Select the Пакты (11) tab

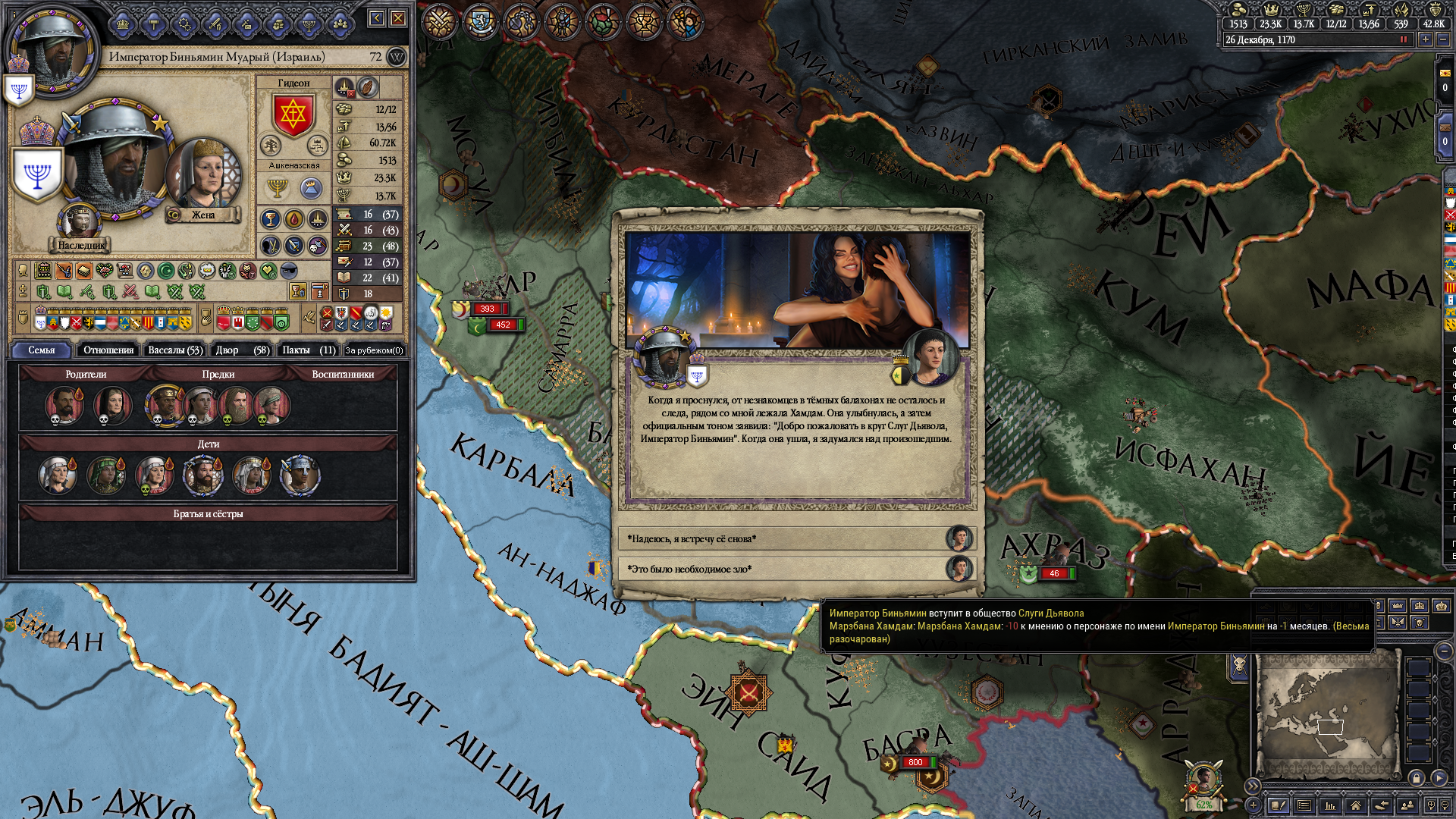309,350
